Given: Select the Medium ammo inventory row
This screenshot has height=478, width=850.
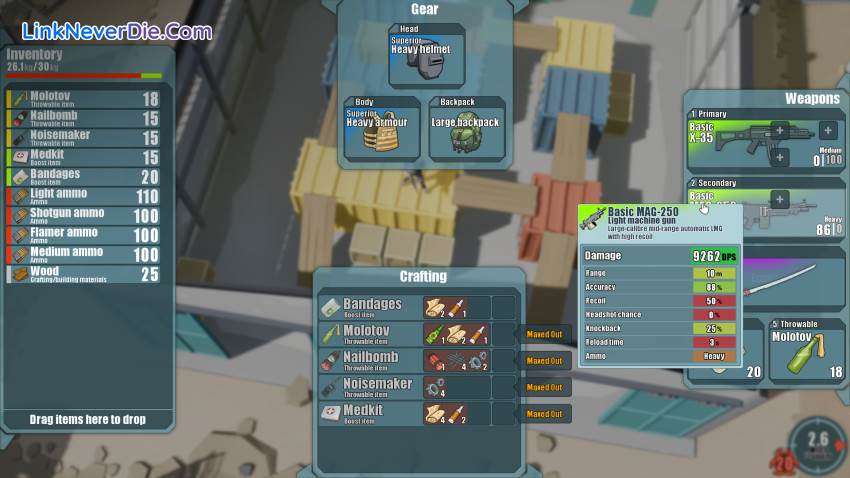Looking at the screenshot, I should tap(84, 254).
